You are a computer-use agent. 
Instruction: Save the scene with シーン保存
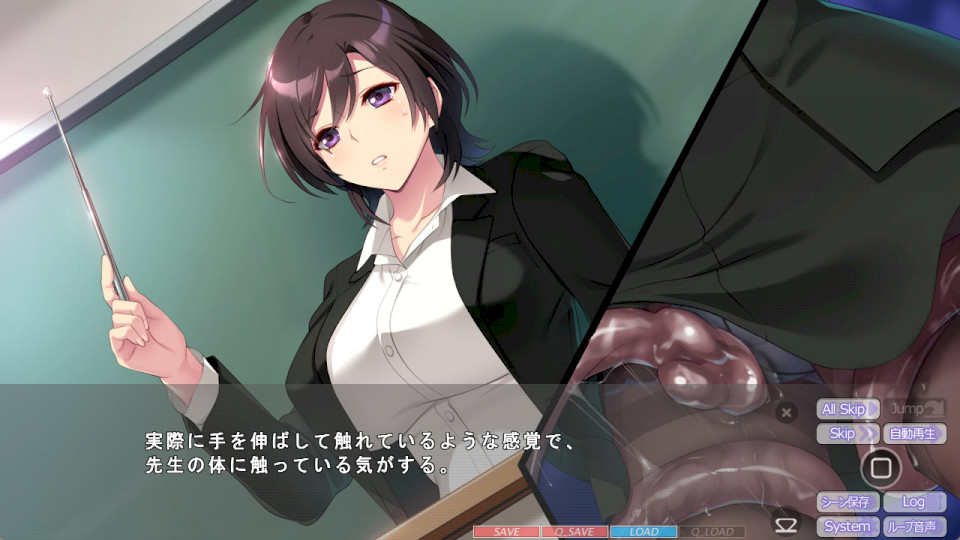tap(848, 502)
